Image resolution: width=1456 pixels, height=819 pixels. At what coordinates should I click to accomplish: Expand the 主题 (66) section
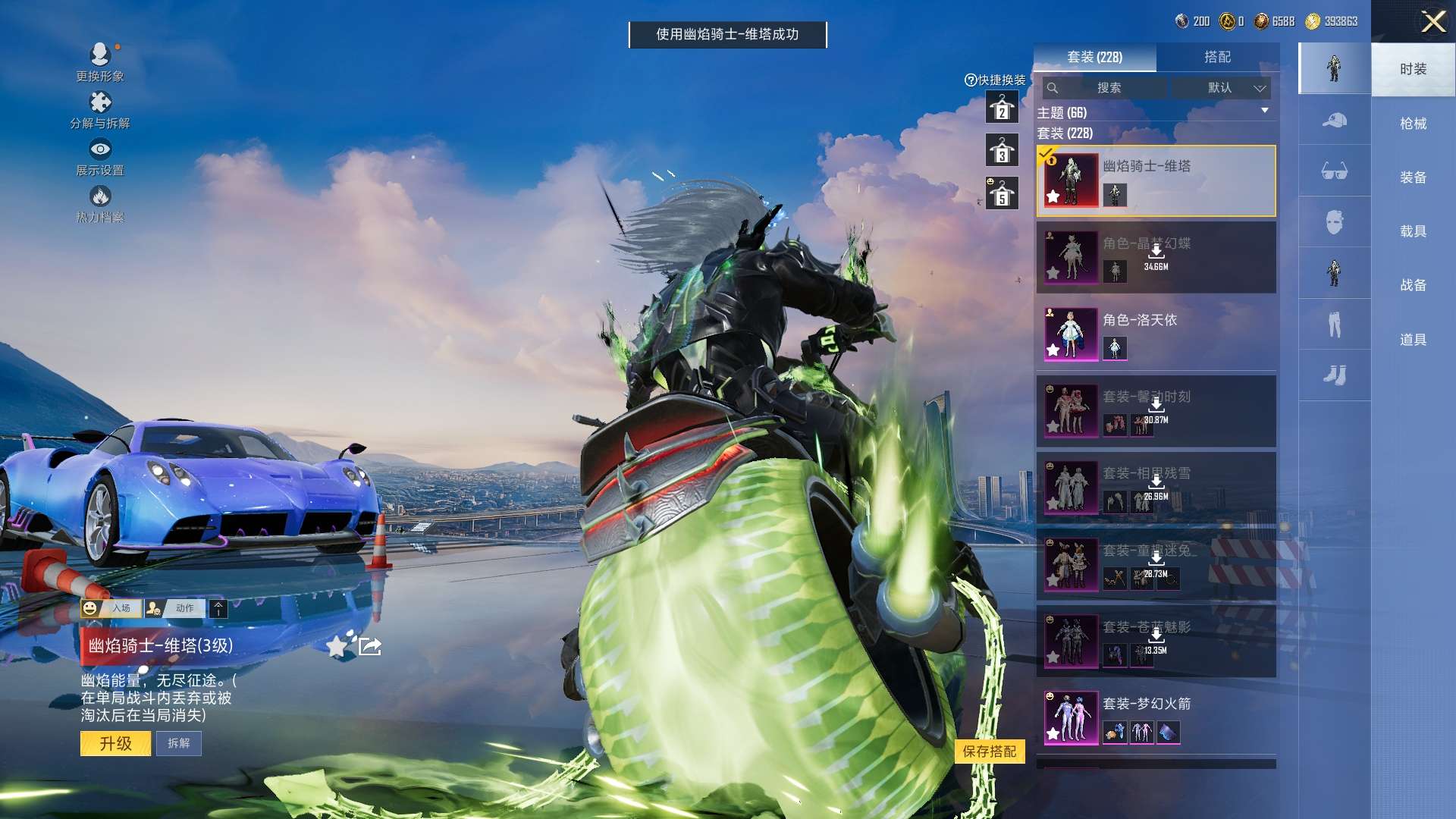pos(1264,111)
